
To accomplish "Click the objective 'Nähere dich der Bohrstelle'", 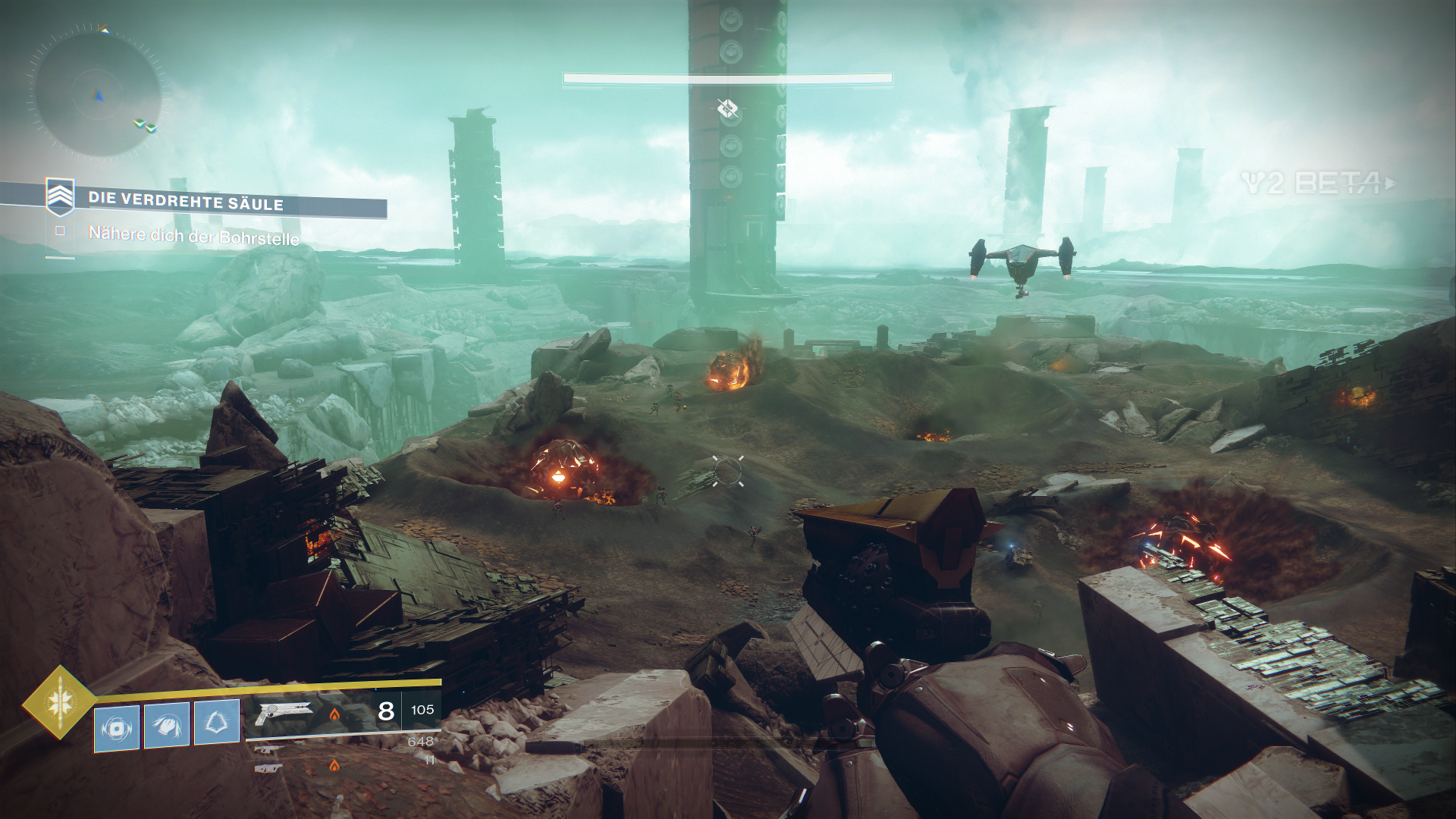I will pos(193,236).
